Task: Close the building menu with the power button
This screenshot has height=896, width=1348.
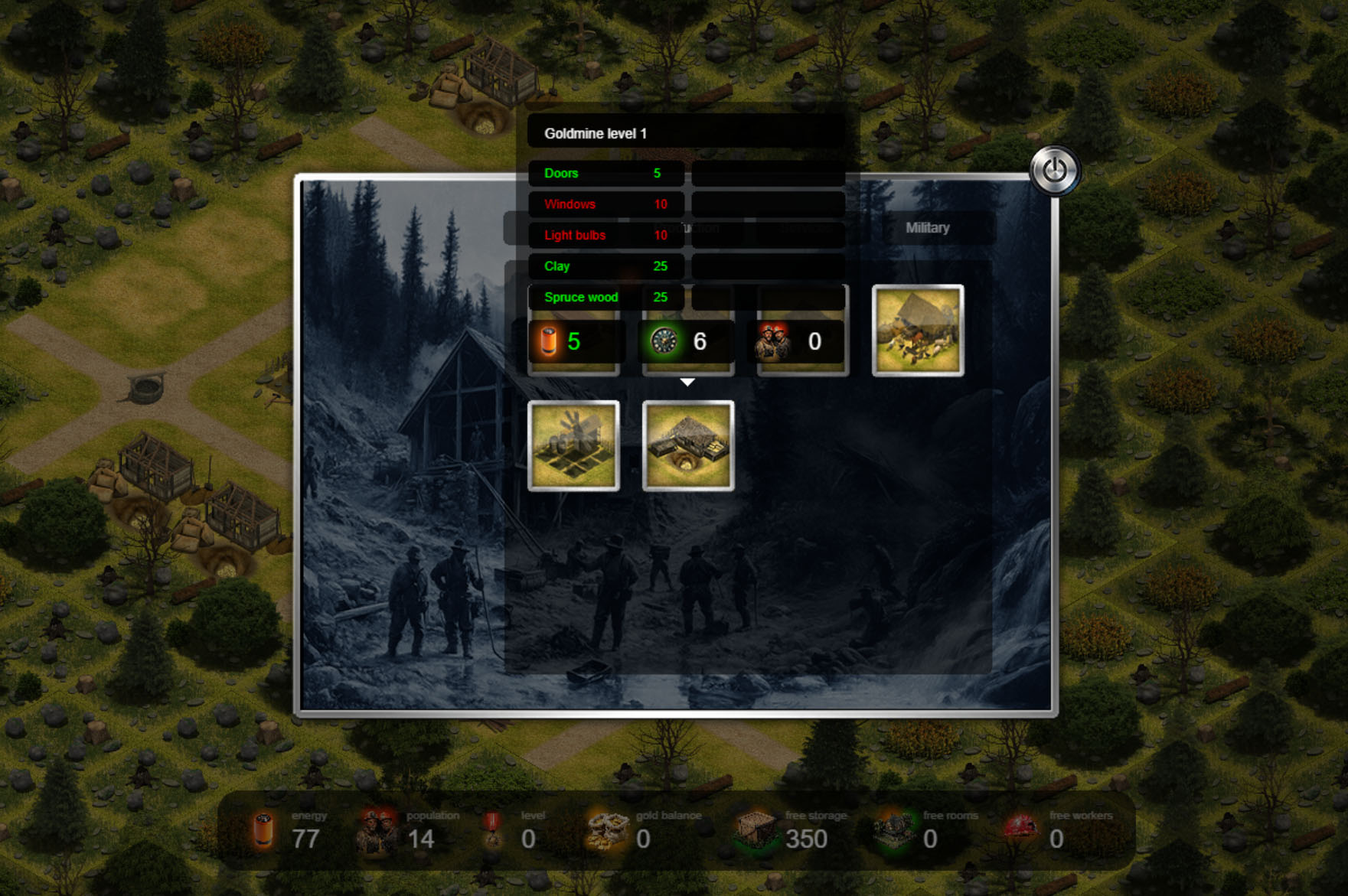Action: pos(1054,170)
